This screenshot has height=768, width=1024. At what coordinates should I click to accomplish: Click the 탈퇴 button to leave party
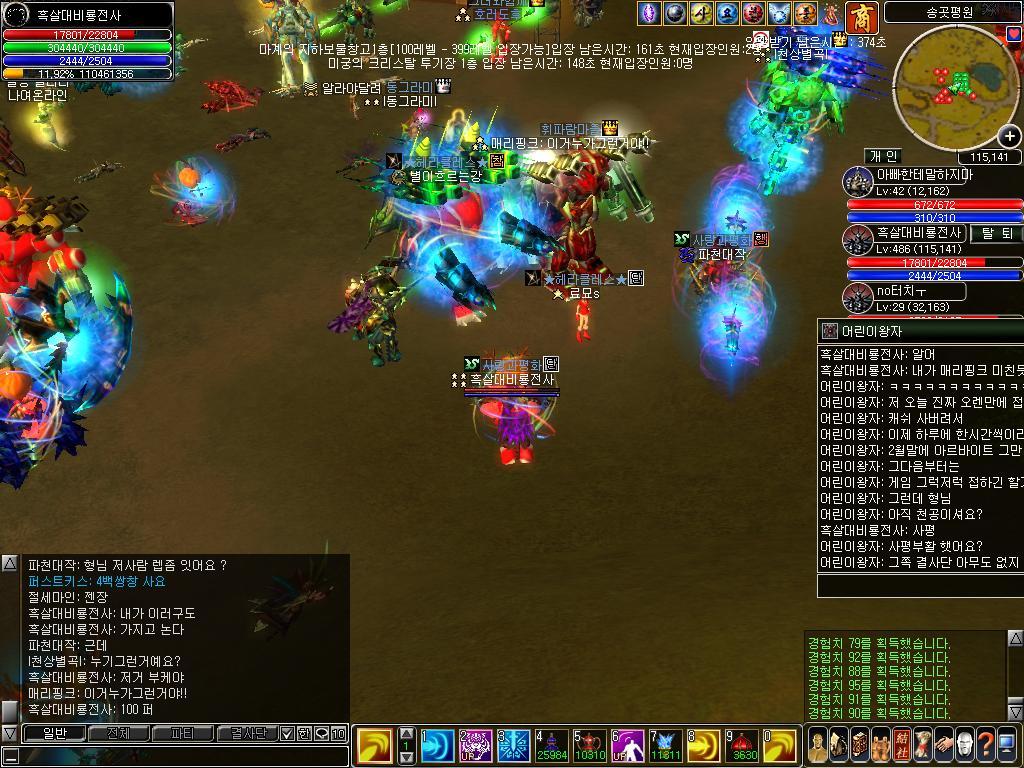coord(996,233)
